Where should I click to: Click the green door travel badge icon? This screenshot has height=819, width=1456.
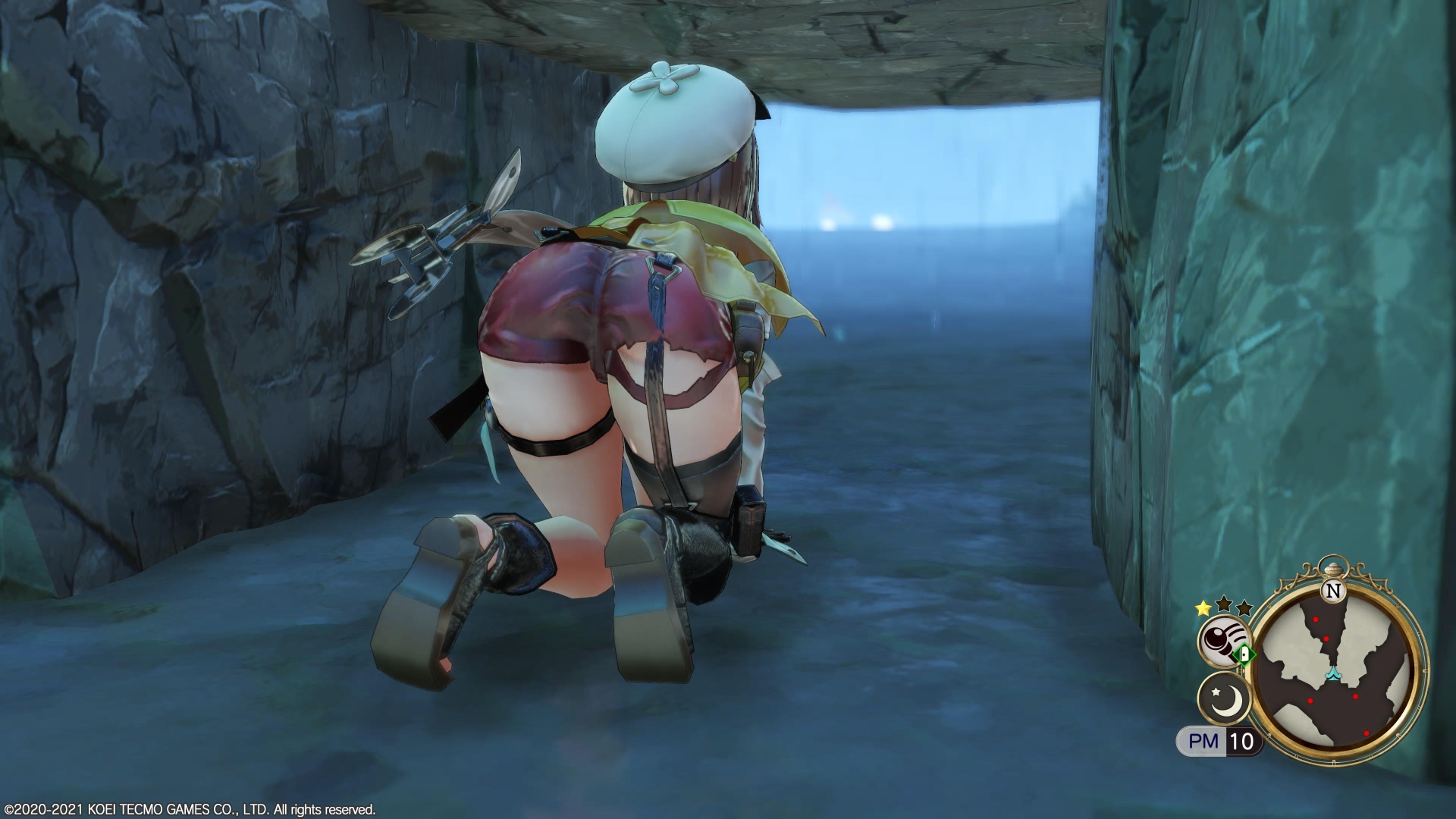click(x=1243, y=655)
